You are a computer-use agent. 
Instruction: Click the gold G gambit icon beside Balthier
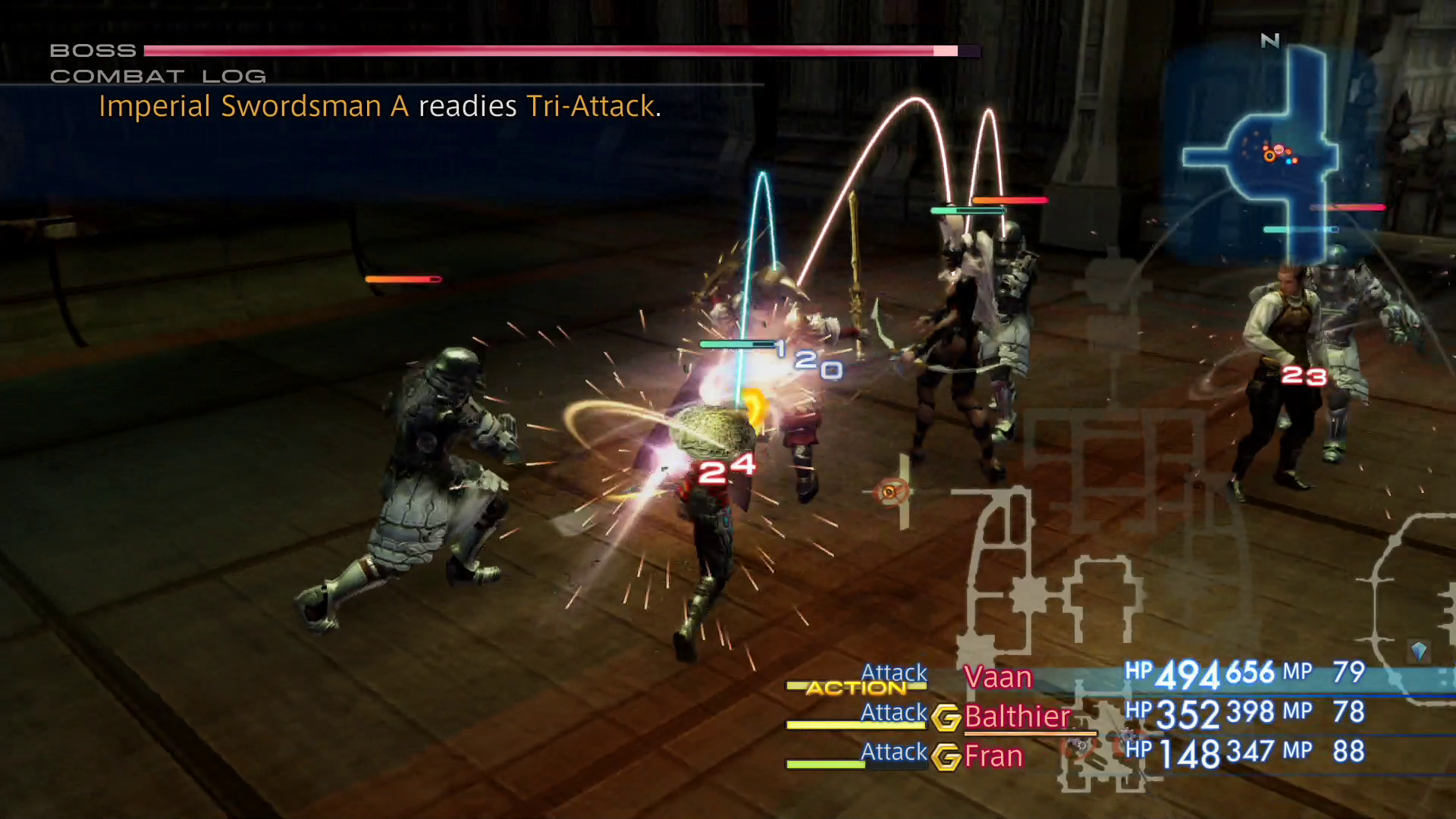pyautogui.click(x=946, y=717)
